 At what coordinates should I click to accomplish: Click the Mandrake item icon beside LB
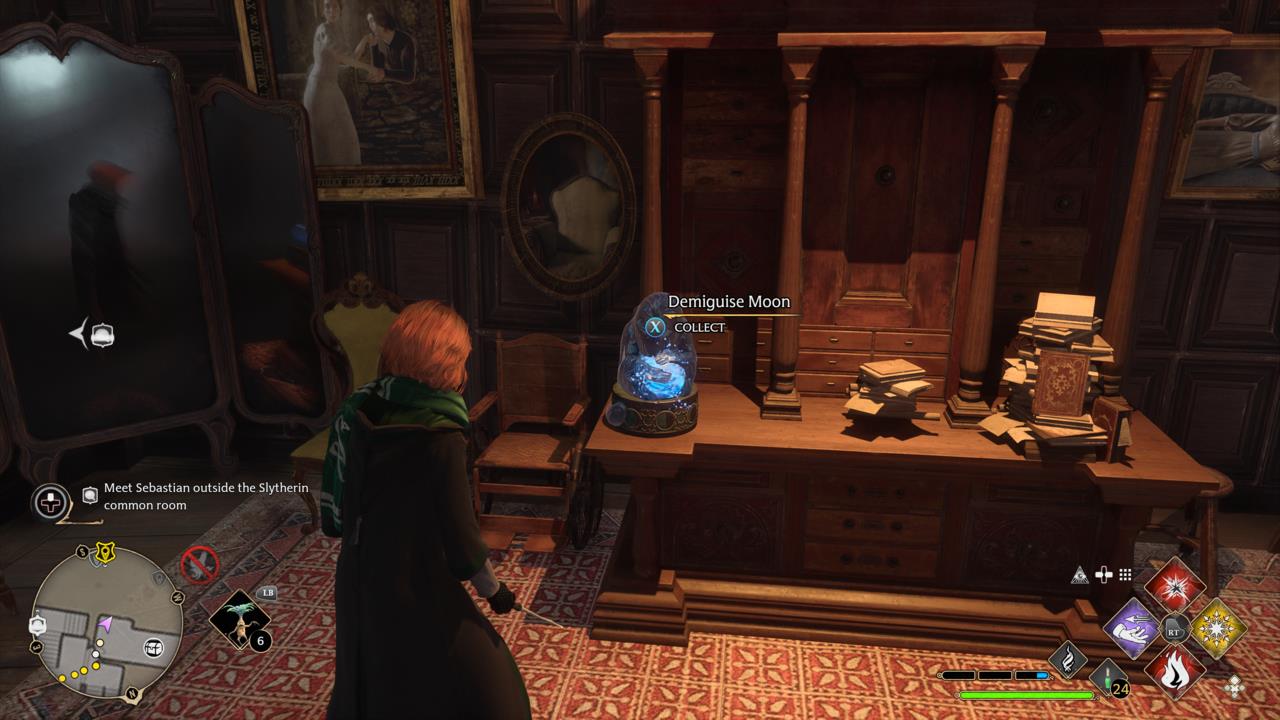(238, 621)
